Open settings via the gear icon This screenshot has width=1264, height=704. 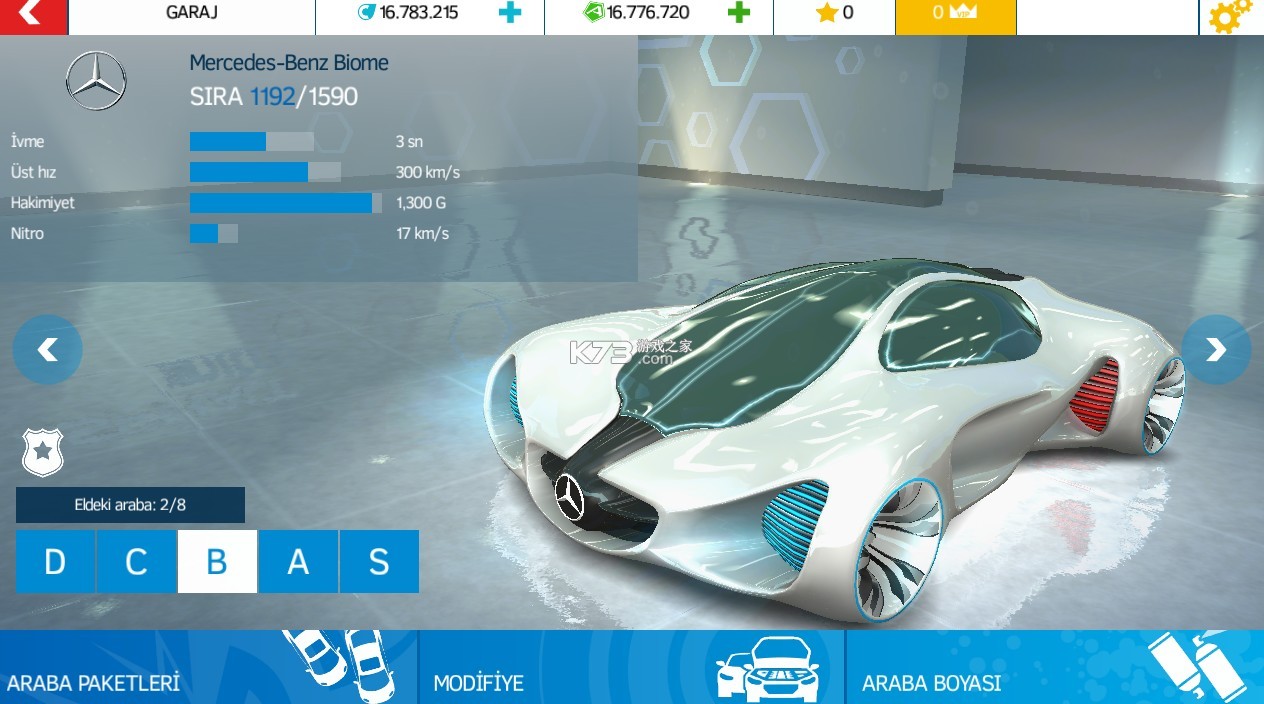point(1229,16)
